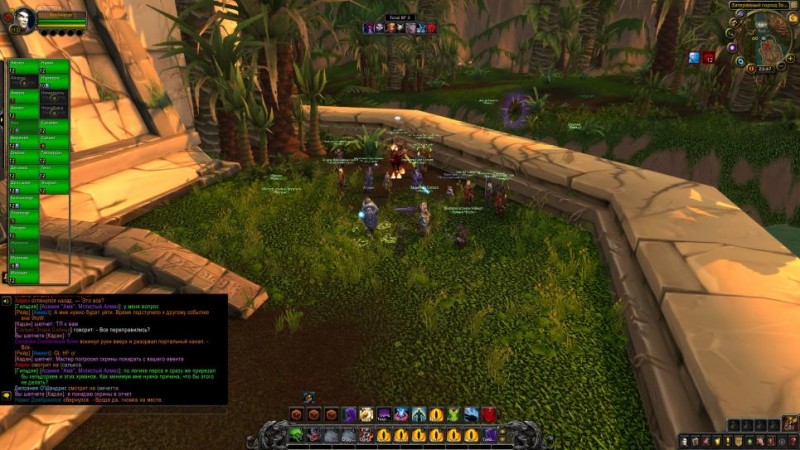Screen dimensions: 800x450
Task: Click the red debuff icon near the minimap
Action: [x=708, y=57]
